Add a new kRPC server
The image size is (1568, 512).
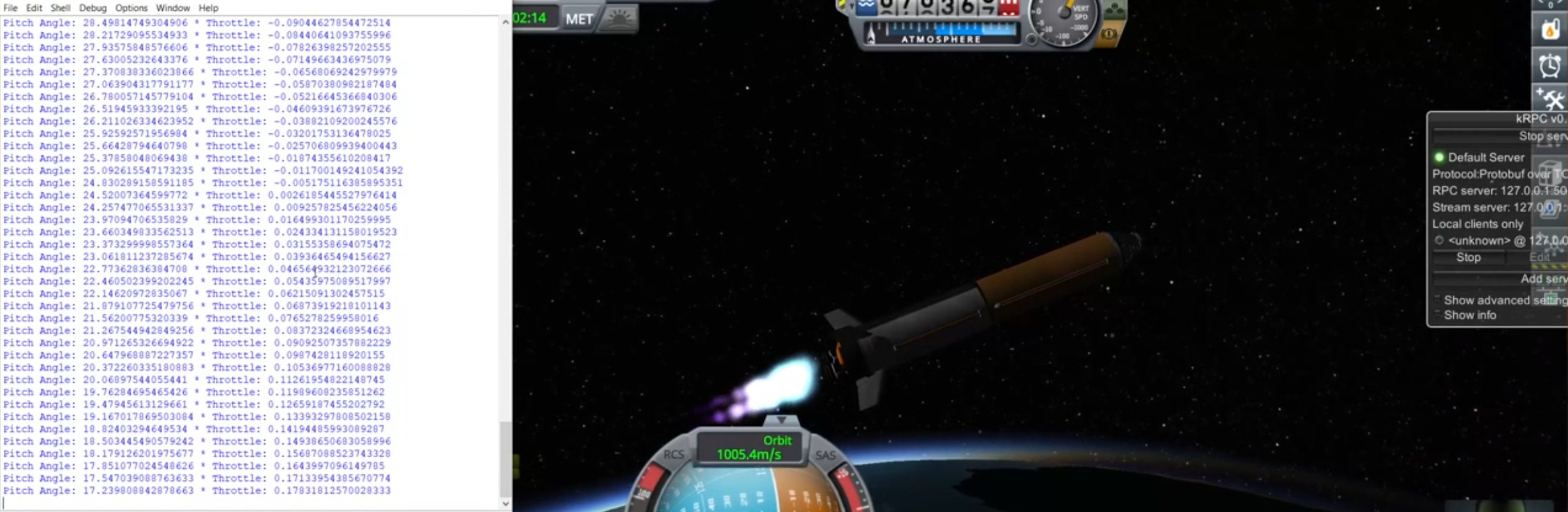click(1542, 279)
